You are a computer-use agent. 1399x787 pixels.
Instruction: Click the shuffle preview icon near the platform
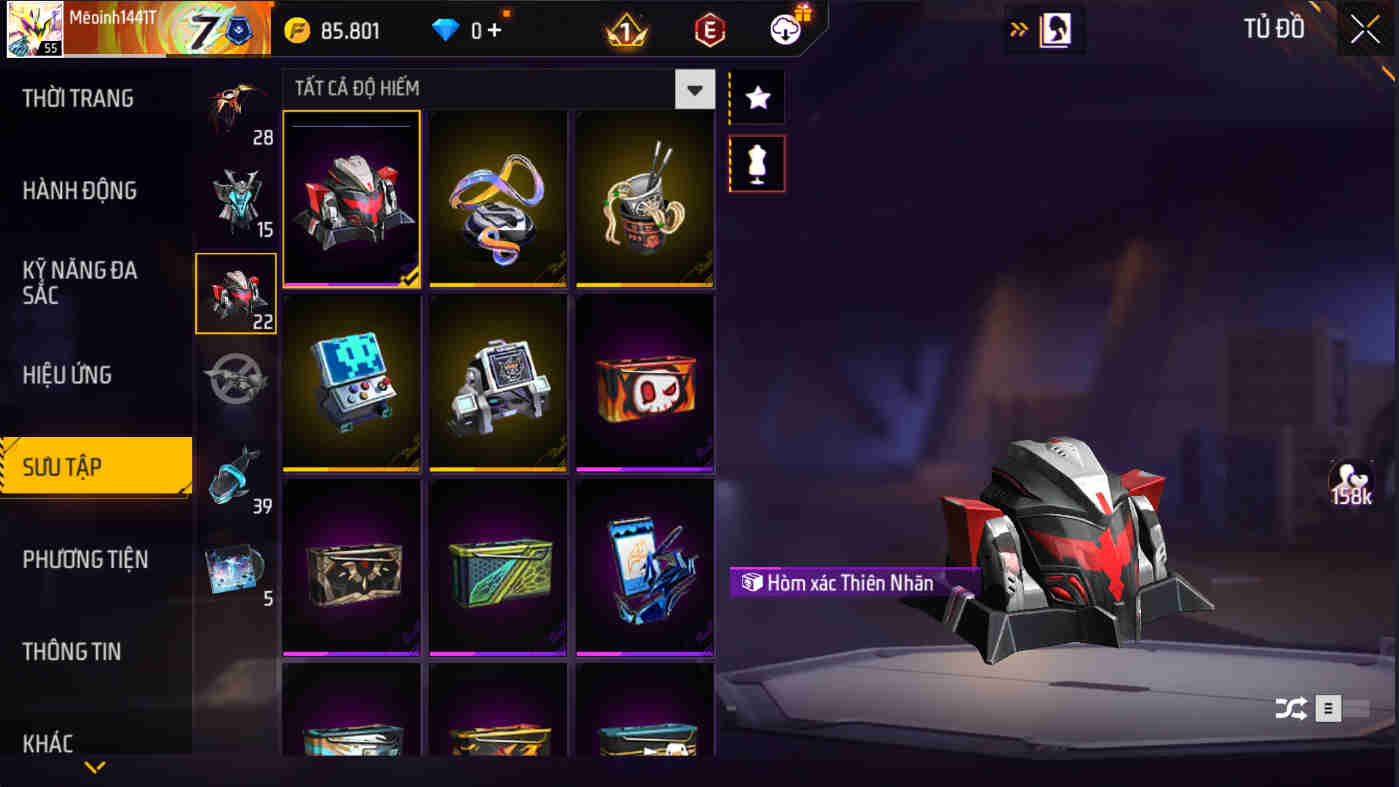coord(1289,708)
